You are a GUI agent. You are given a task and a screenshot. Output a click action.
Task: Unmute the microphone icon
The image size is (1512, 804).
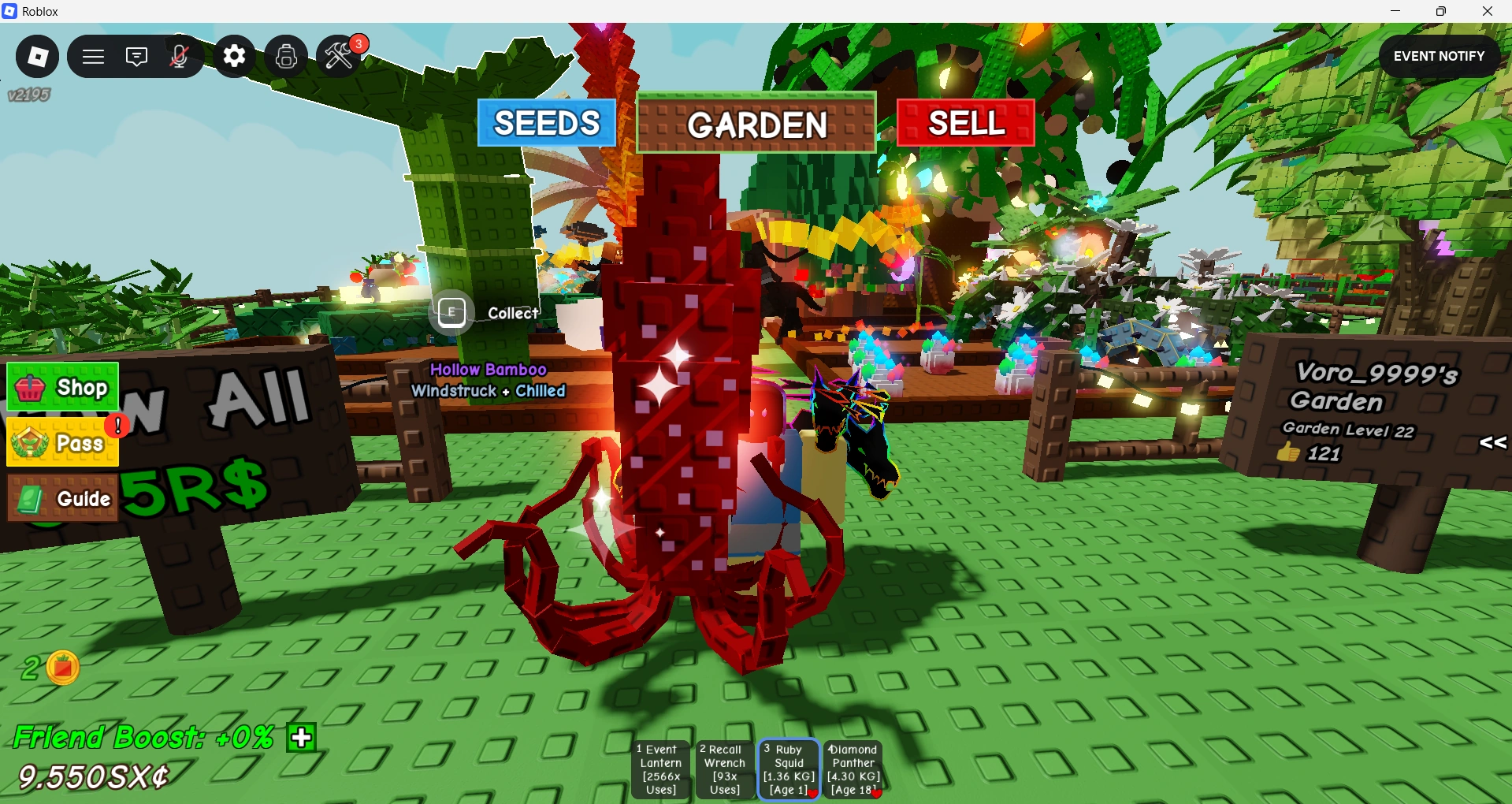pos(180,56)
